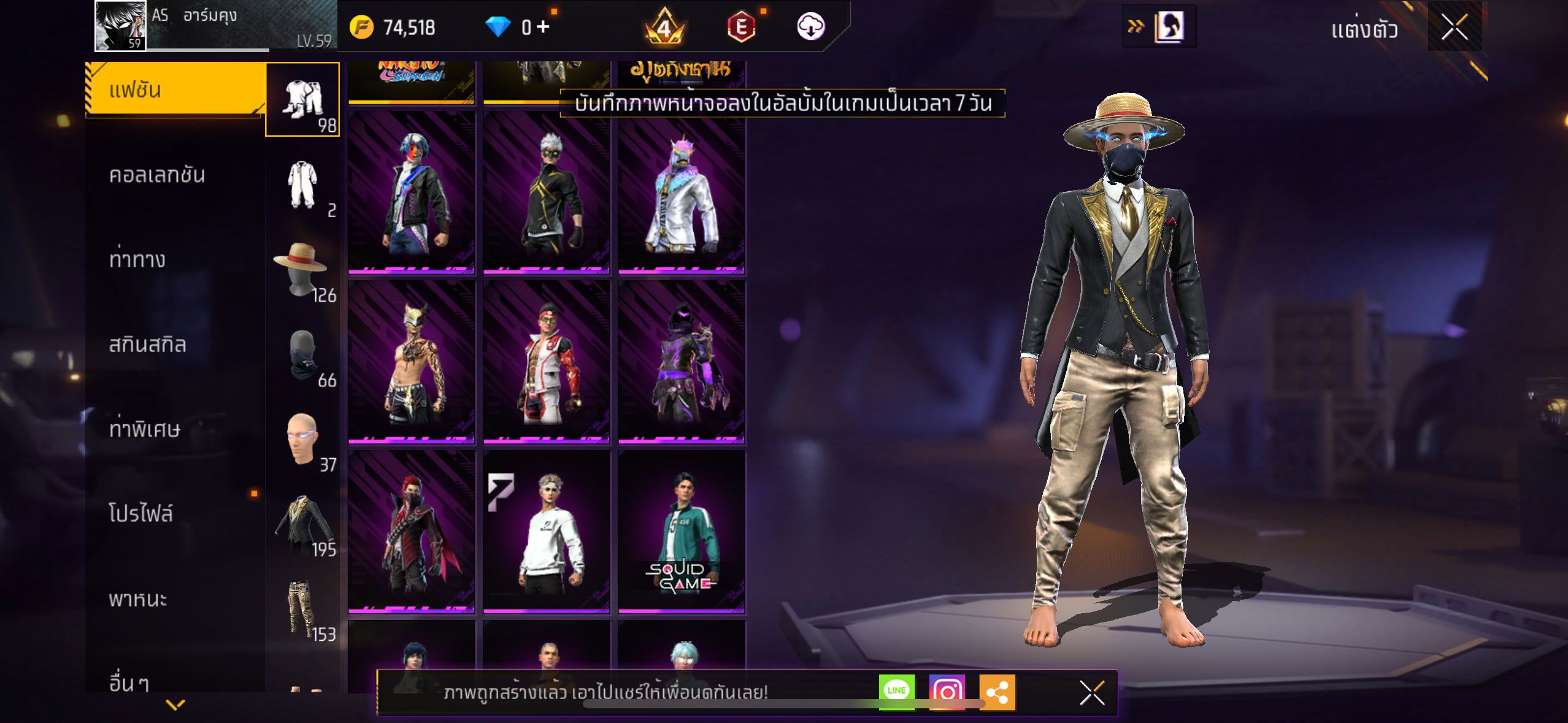Open the คอลเลกชัน category

tap(157, 175)
